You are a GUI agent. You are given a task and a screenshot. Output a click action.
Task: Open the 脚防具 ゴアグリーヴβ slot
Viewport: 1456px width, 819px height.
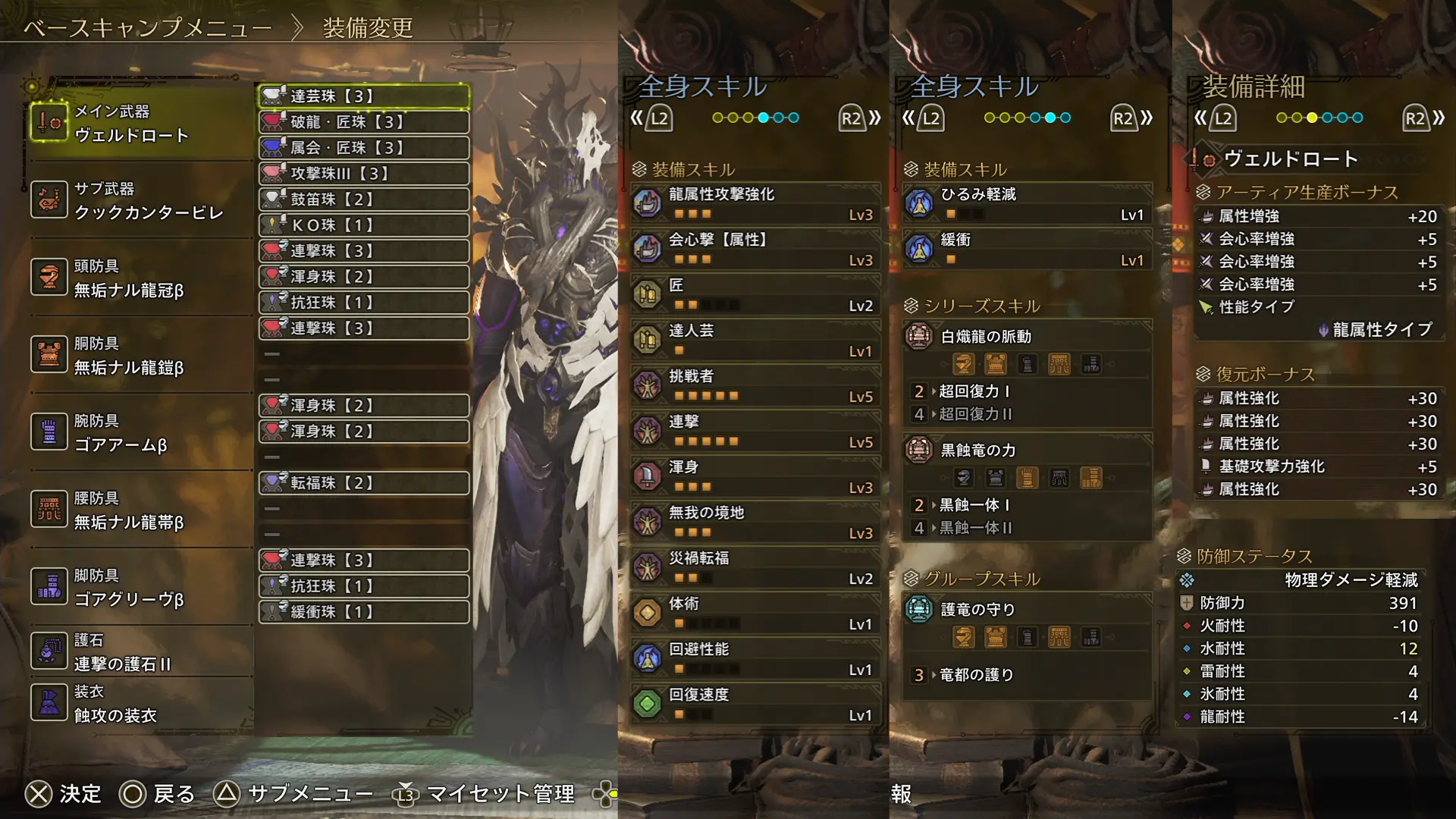click(140, 587)
